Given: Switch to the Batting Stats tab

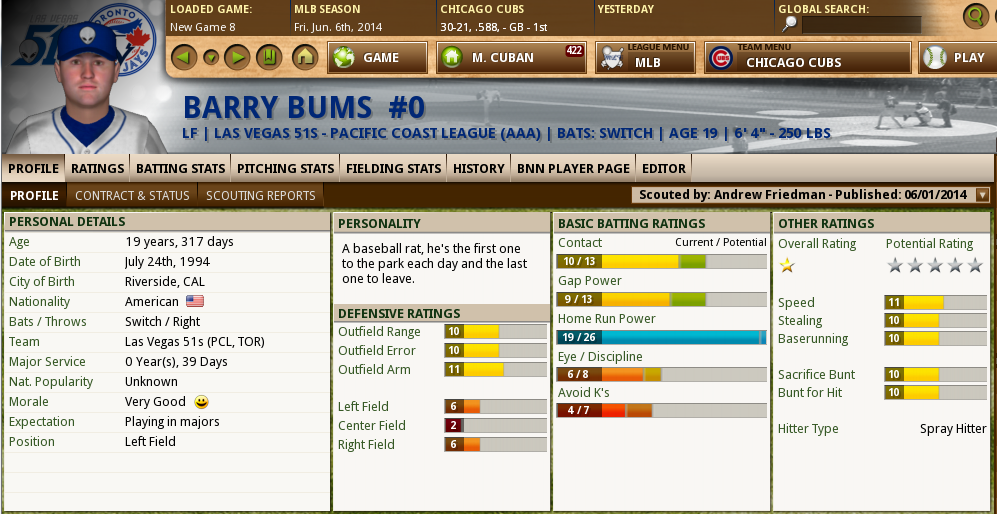Looking at the screenshot, I should pos(181,168).
